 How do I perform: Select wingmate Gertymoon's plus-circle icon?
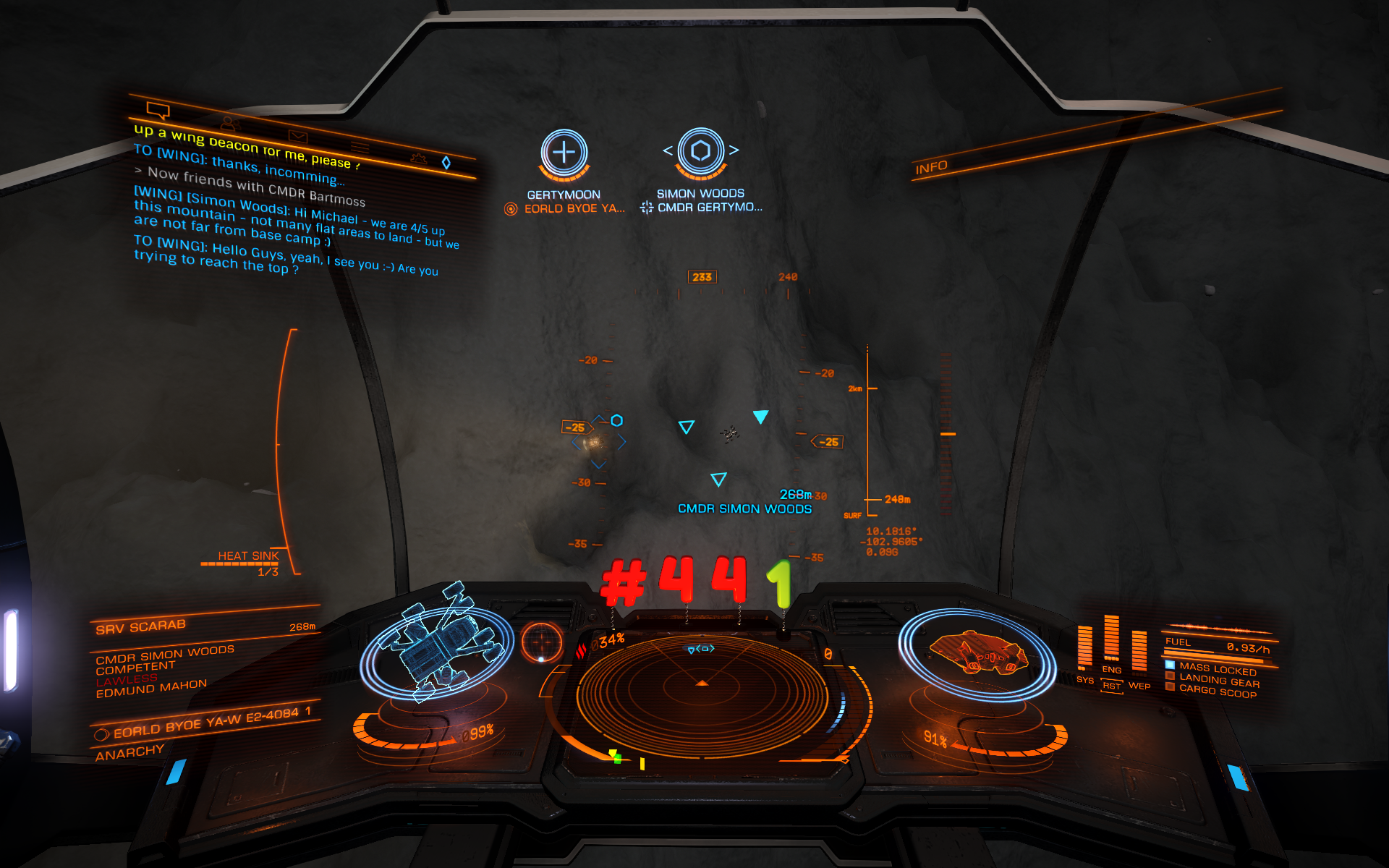pyautogui.click(x=564, y=153)
